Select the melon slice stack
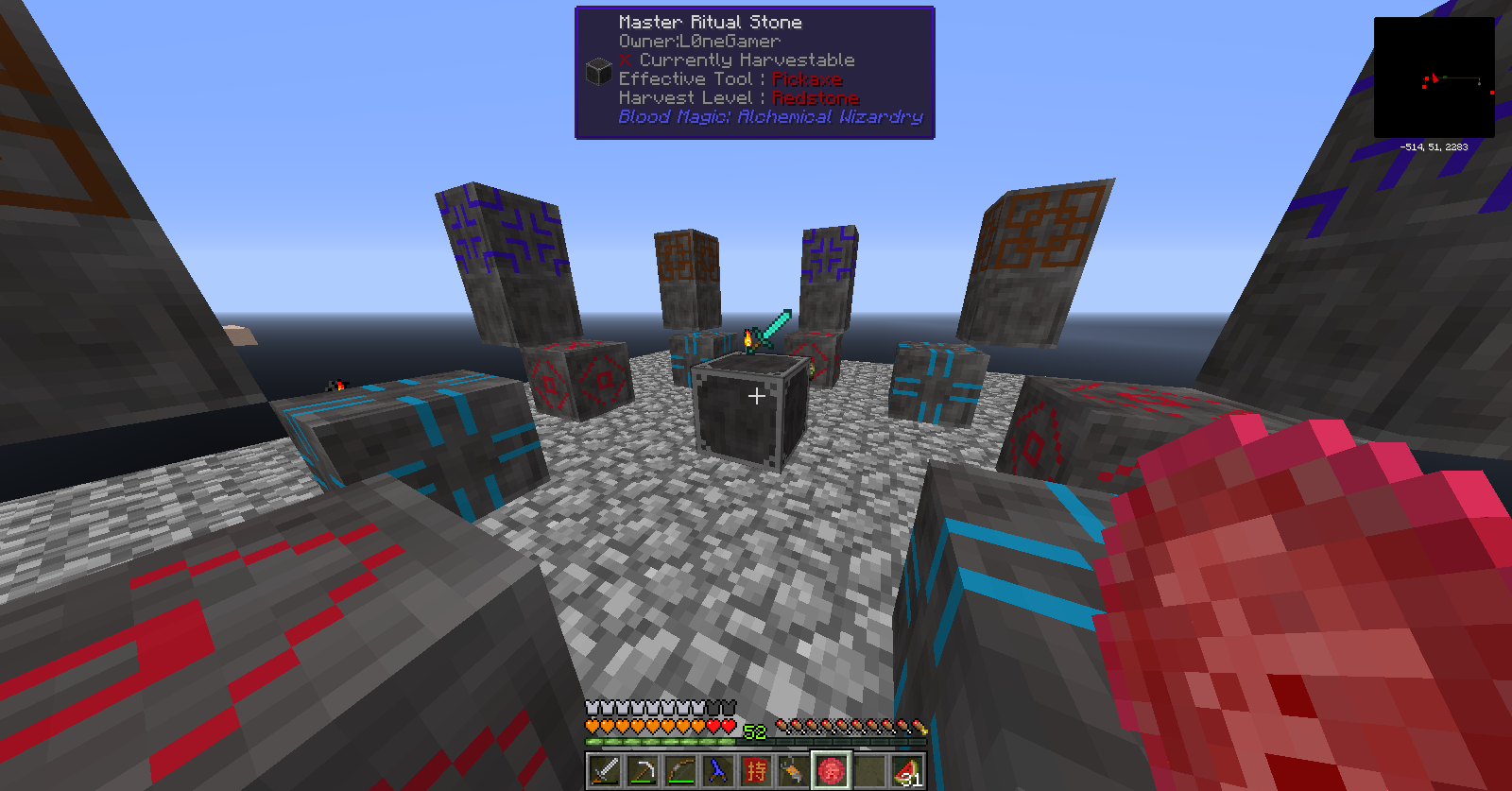 [907, 771]
